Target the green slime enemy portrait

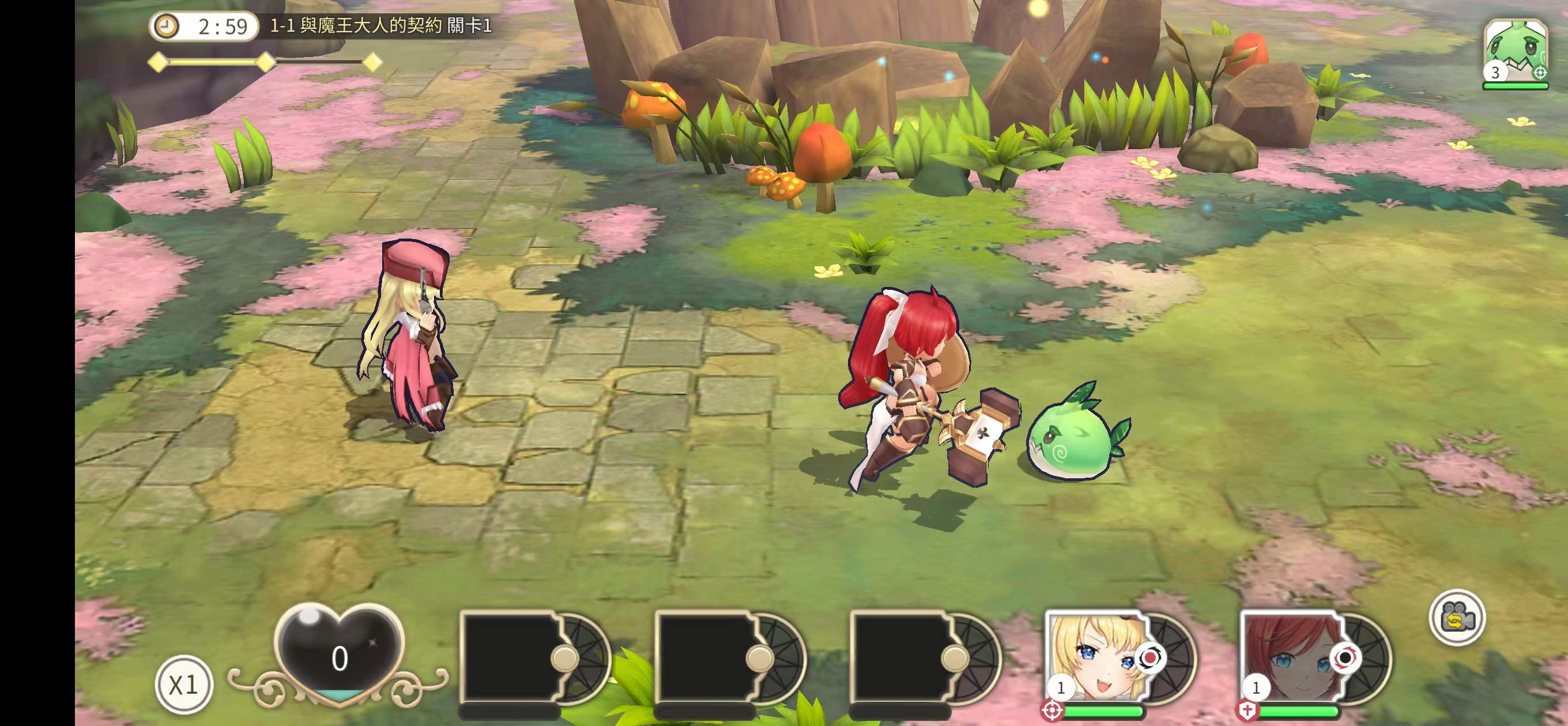click(1514, 52)
